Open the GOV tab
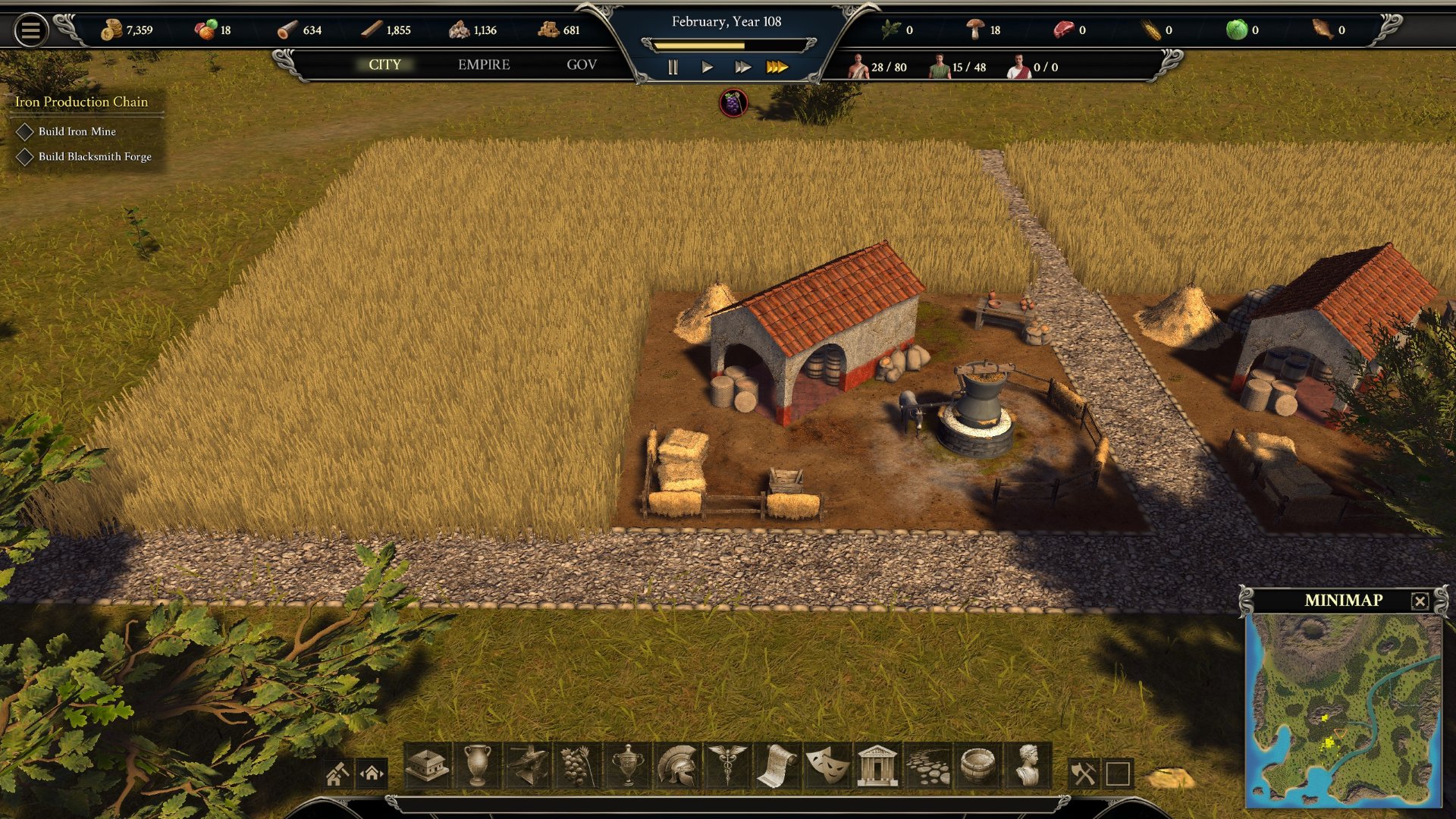The width and height of the screenshot is (1456, 819). click(582, 65)
